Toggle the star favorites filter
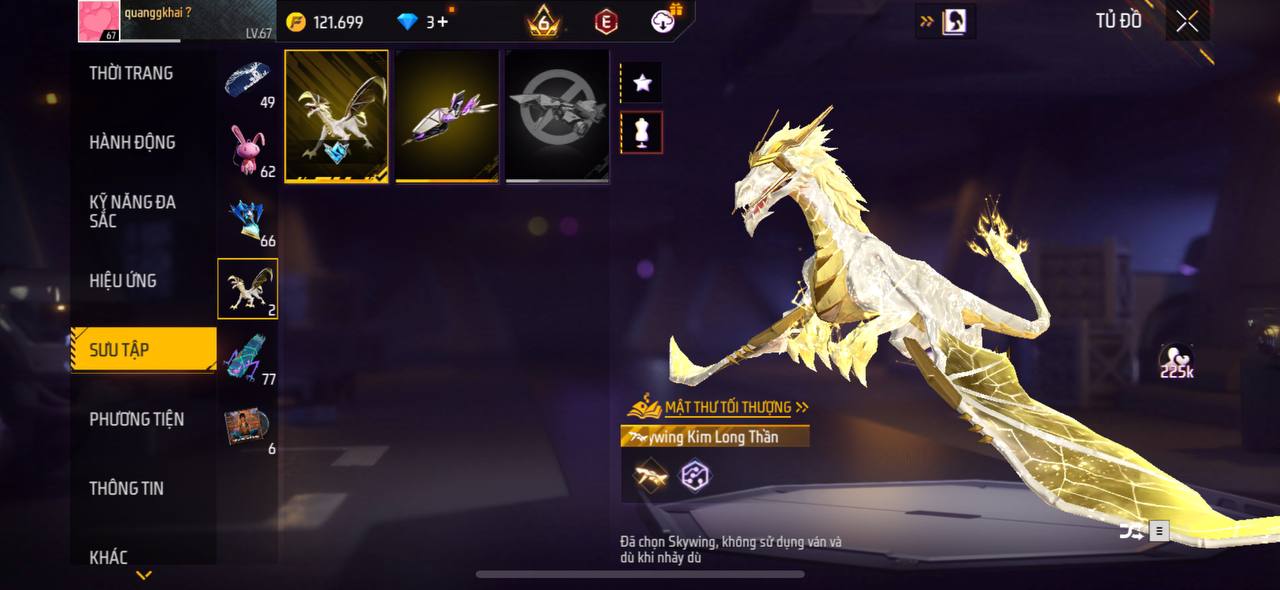Image resolution: width=1280 pixels, height=590 pixels. (642, 83)
